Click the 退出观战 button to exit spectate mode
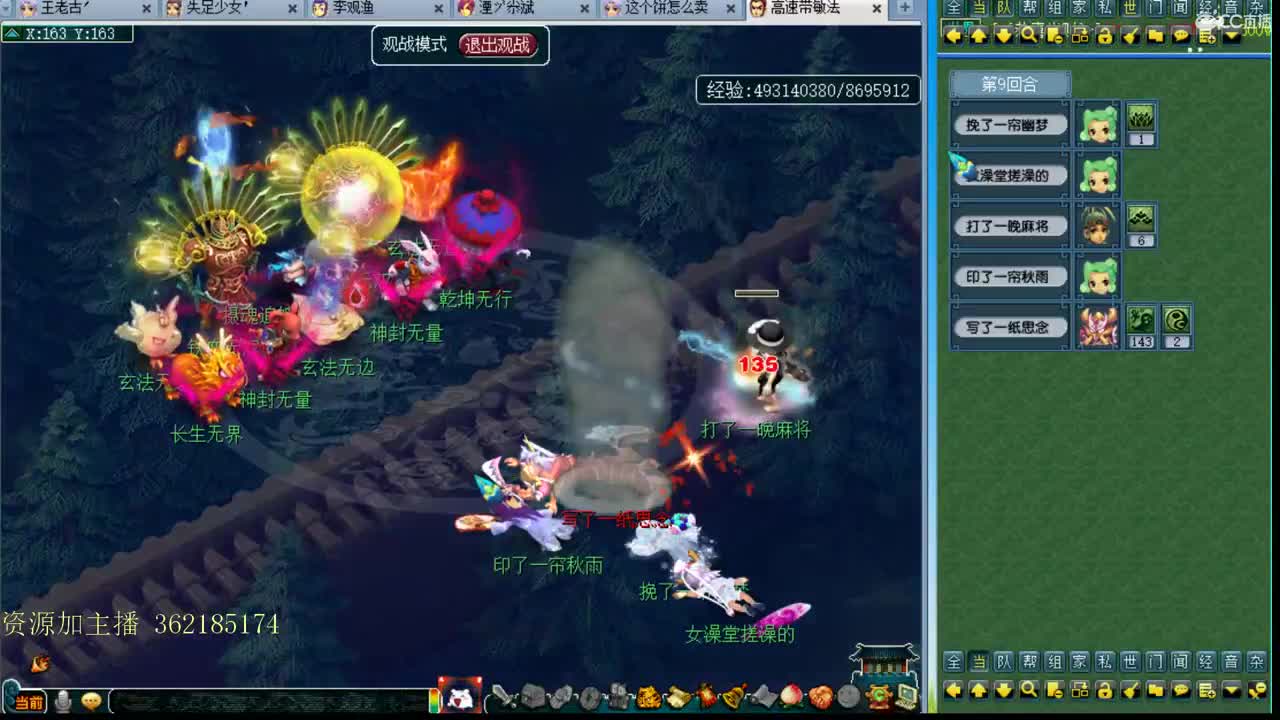 496,45
